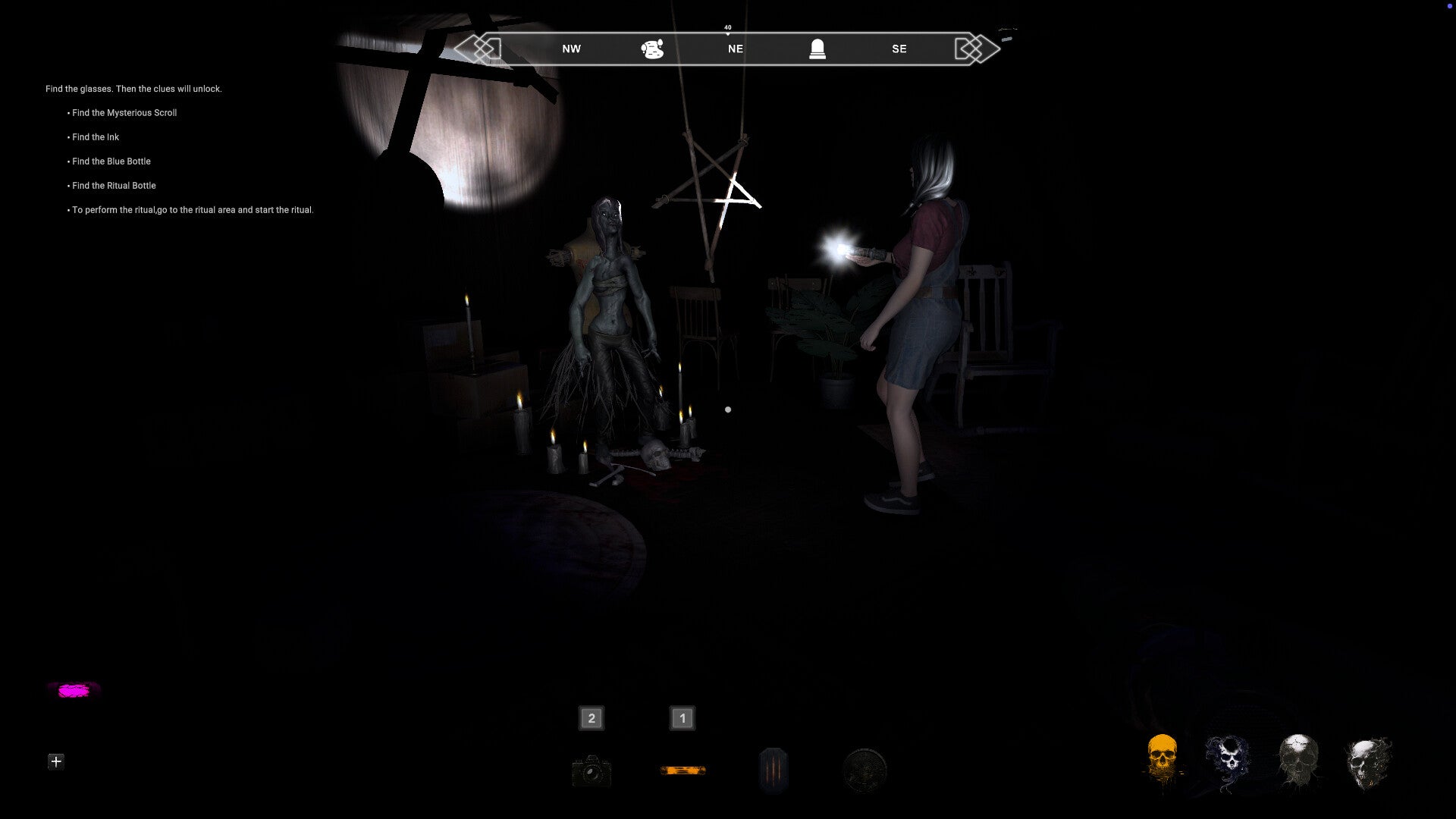
Task: Choose the dark tablet with orange scratches
Action: point(773,770)
